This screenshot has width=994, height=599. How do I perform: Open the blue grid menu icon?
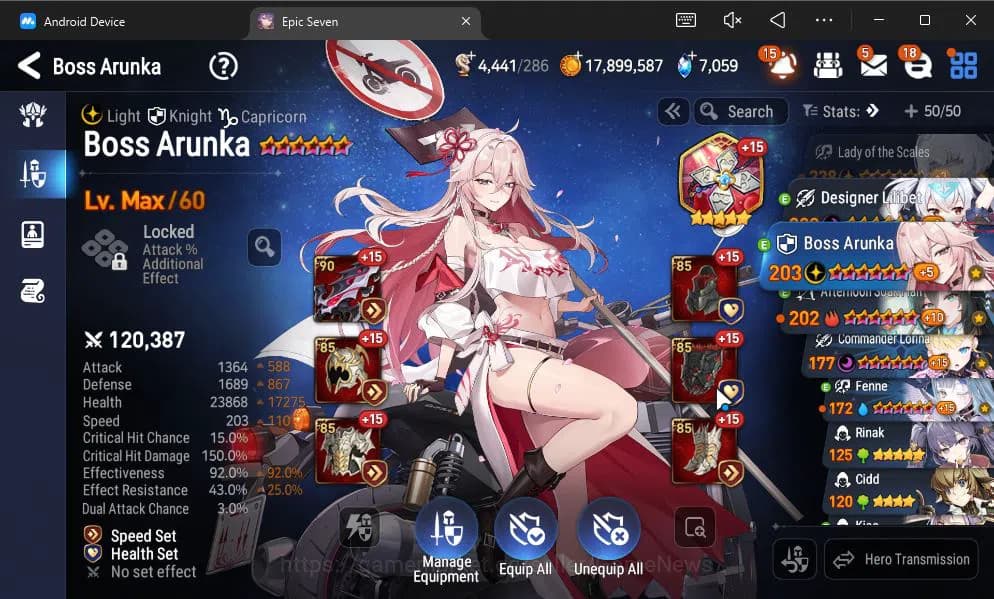tap(963, 66)
